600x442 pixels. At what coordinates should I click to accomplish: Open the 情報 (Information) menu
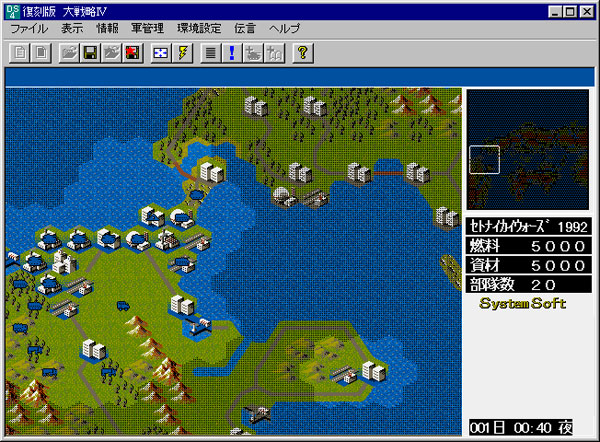pos(107,30)
